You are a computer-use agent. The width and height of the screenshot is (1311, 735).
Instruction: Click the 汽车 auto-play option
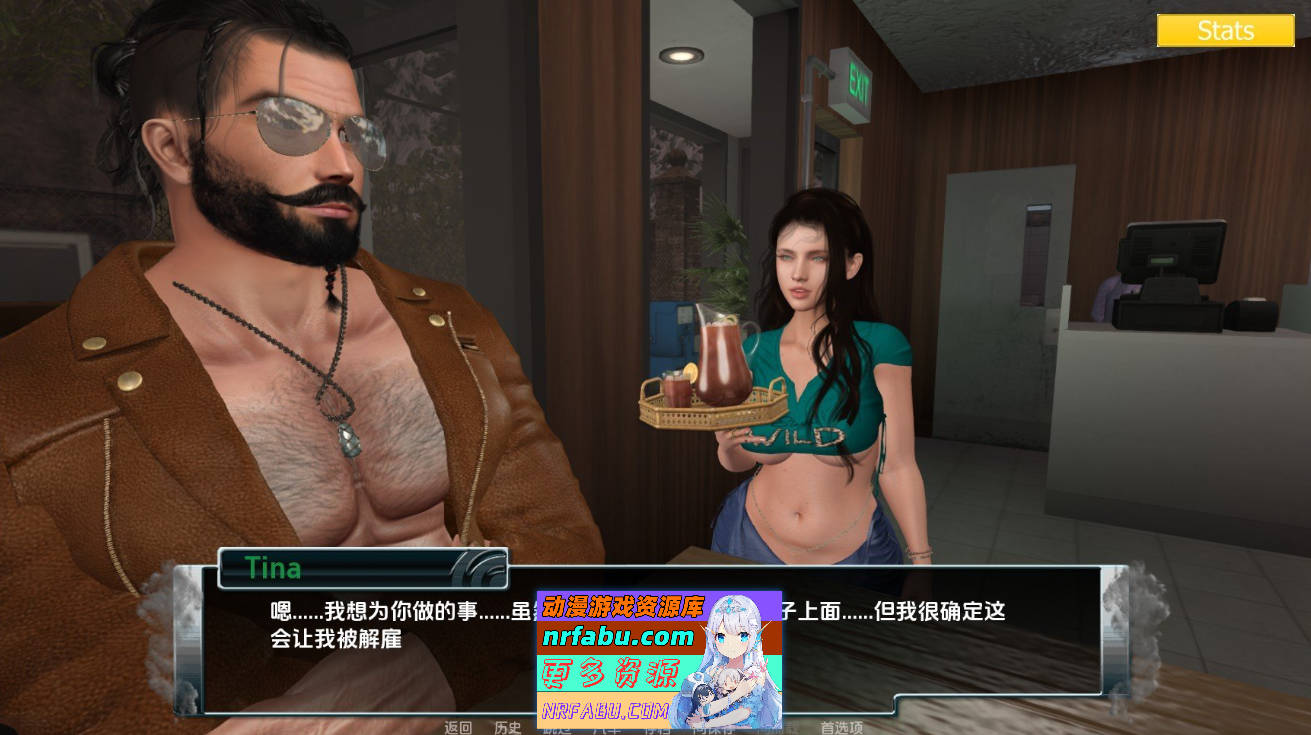point(607,728)
